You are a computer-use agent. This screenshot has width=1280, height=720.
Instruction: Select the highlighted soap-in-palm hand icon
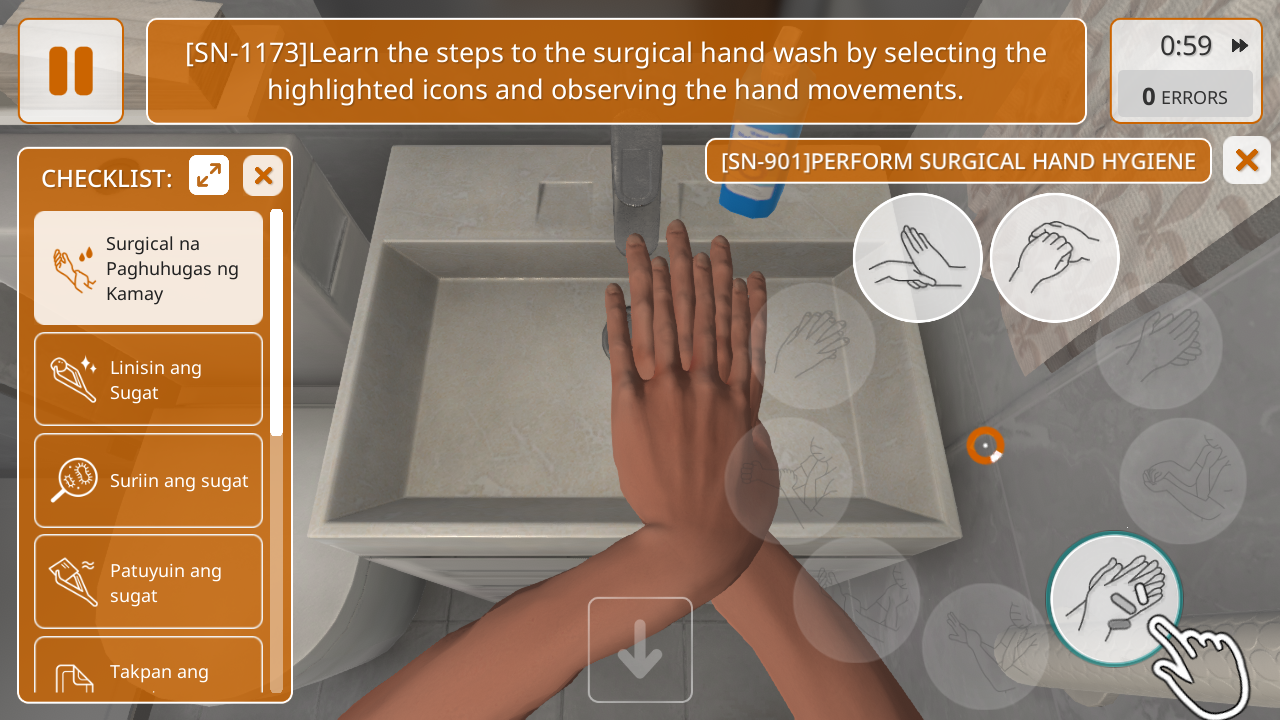1115,599
